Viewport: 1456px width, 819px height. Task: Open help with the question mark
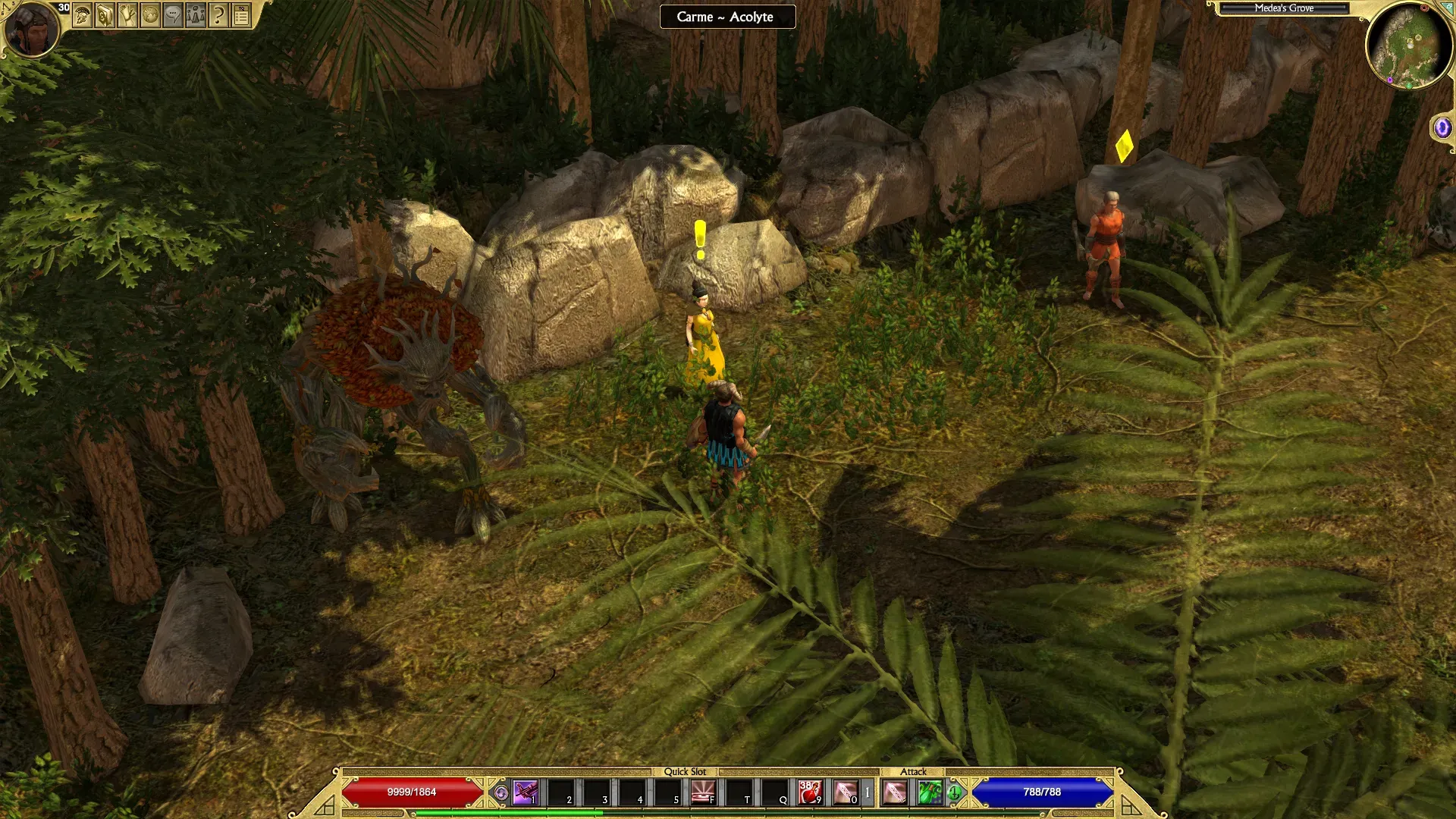[218, 15]
